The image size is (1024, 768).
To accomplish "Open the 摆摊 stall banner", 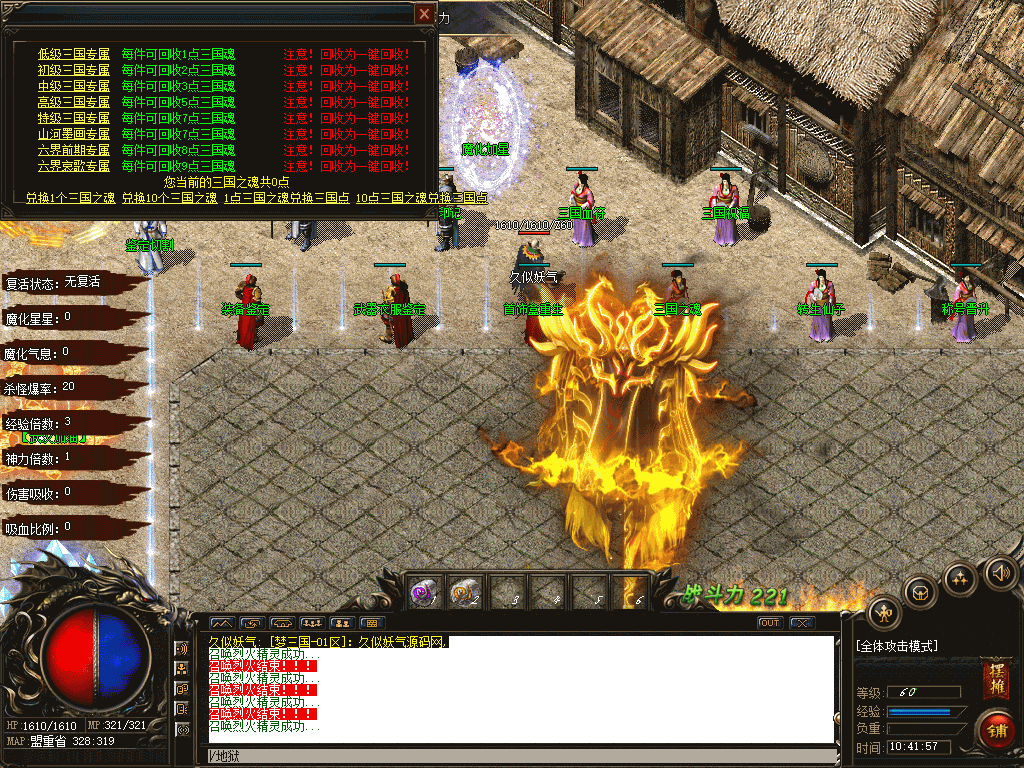I will [x=996, y=679].
